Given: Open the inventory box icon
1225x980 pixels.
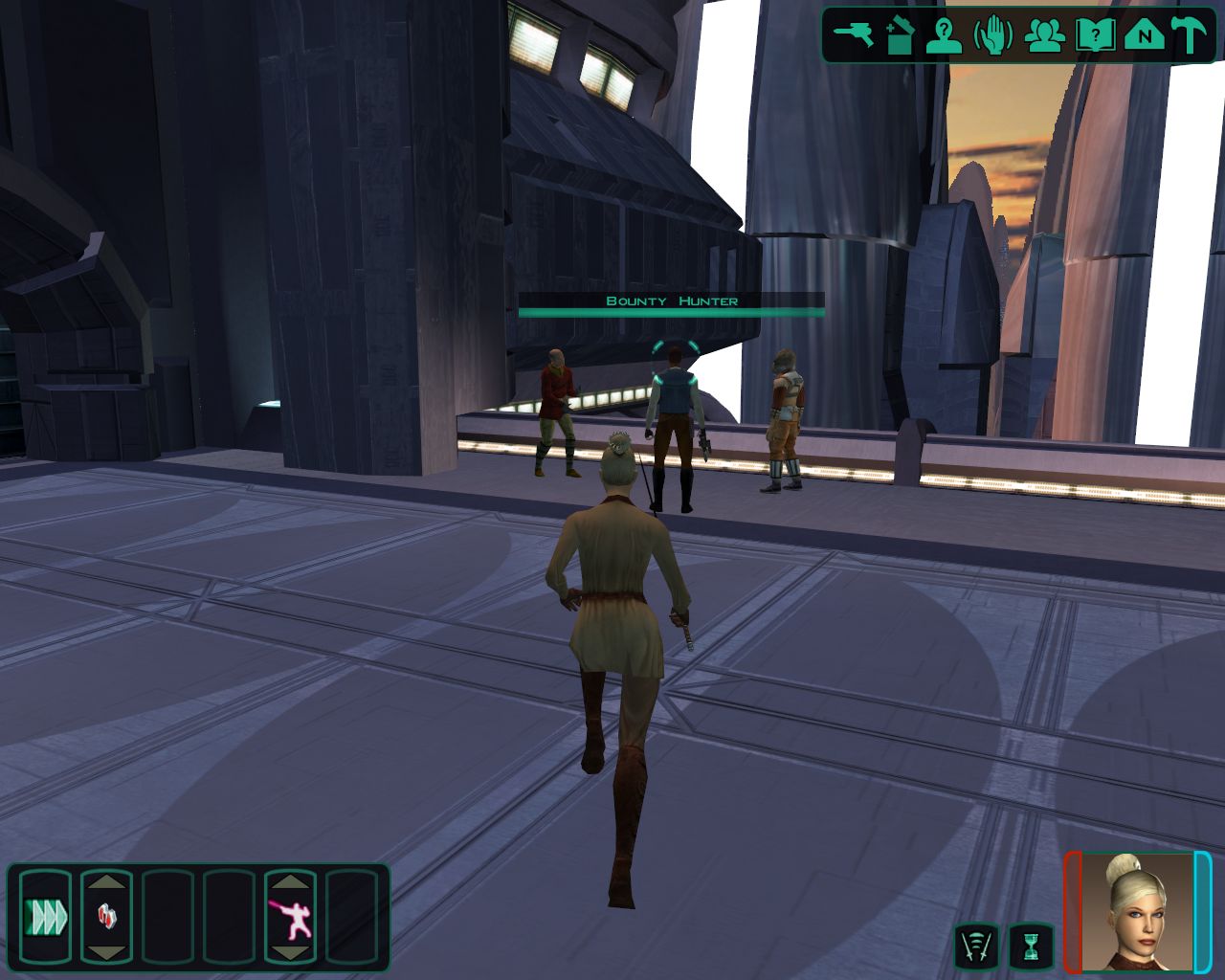Looking at the screenshot, I should [x=898, y=35].
